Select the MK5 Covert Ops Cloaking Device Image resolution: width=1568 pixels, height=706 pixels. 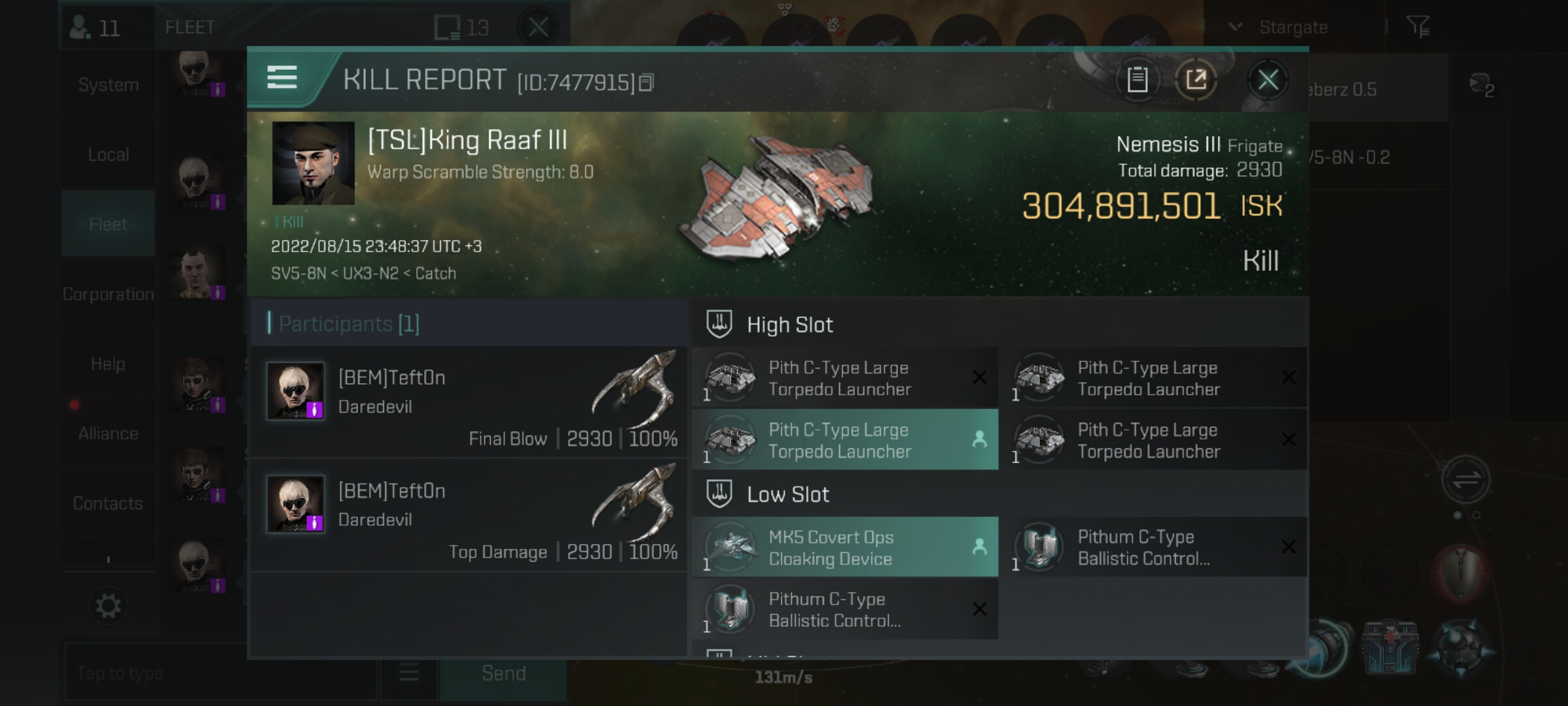[x=844, y=548]
